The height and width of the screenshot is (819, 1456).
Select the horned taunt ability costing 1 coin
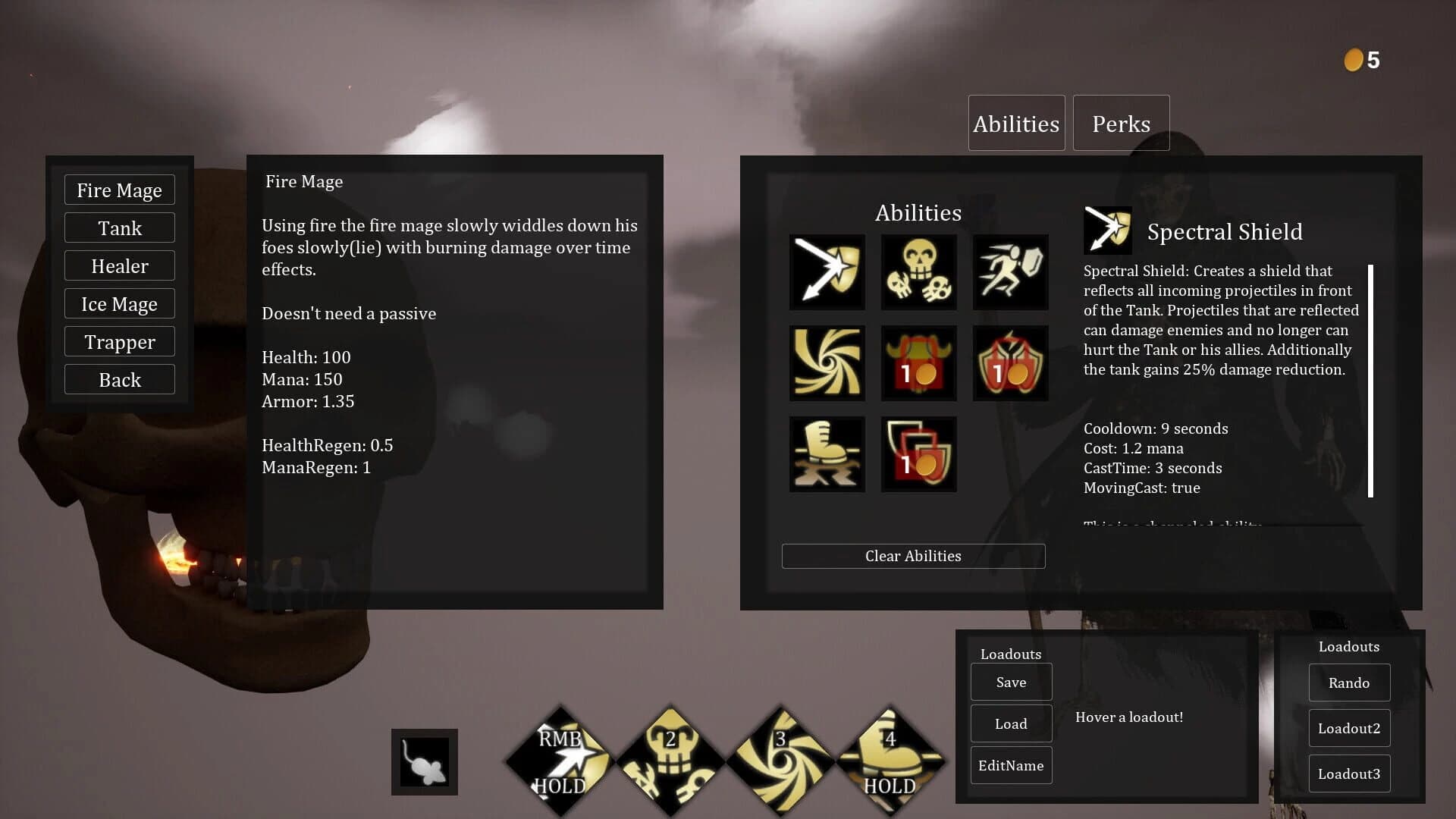(918, 362)
